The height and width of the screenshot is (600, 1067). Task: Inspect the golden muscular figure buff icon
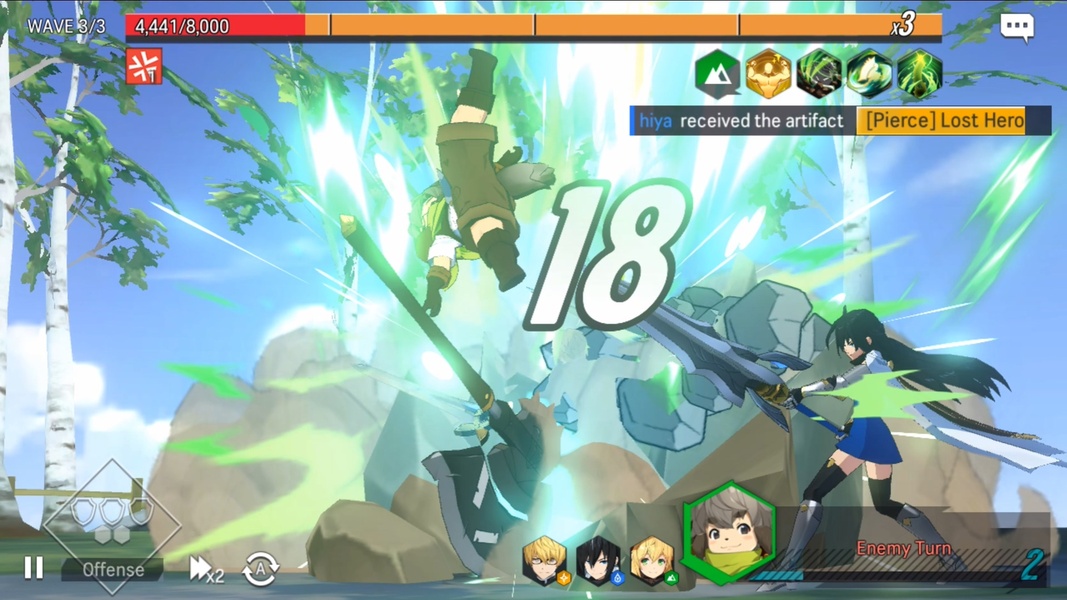768,74
